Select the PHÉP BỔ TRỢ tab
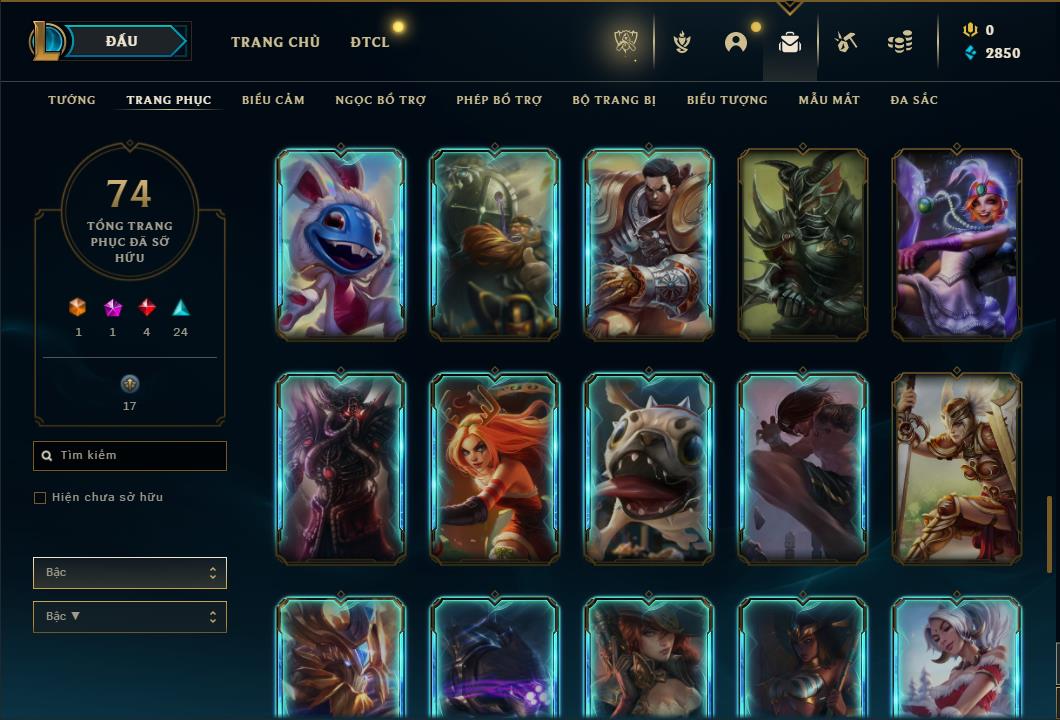 tap(499, 100)
